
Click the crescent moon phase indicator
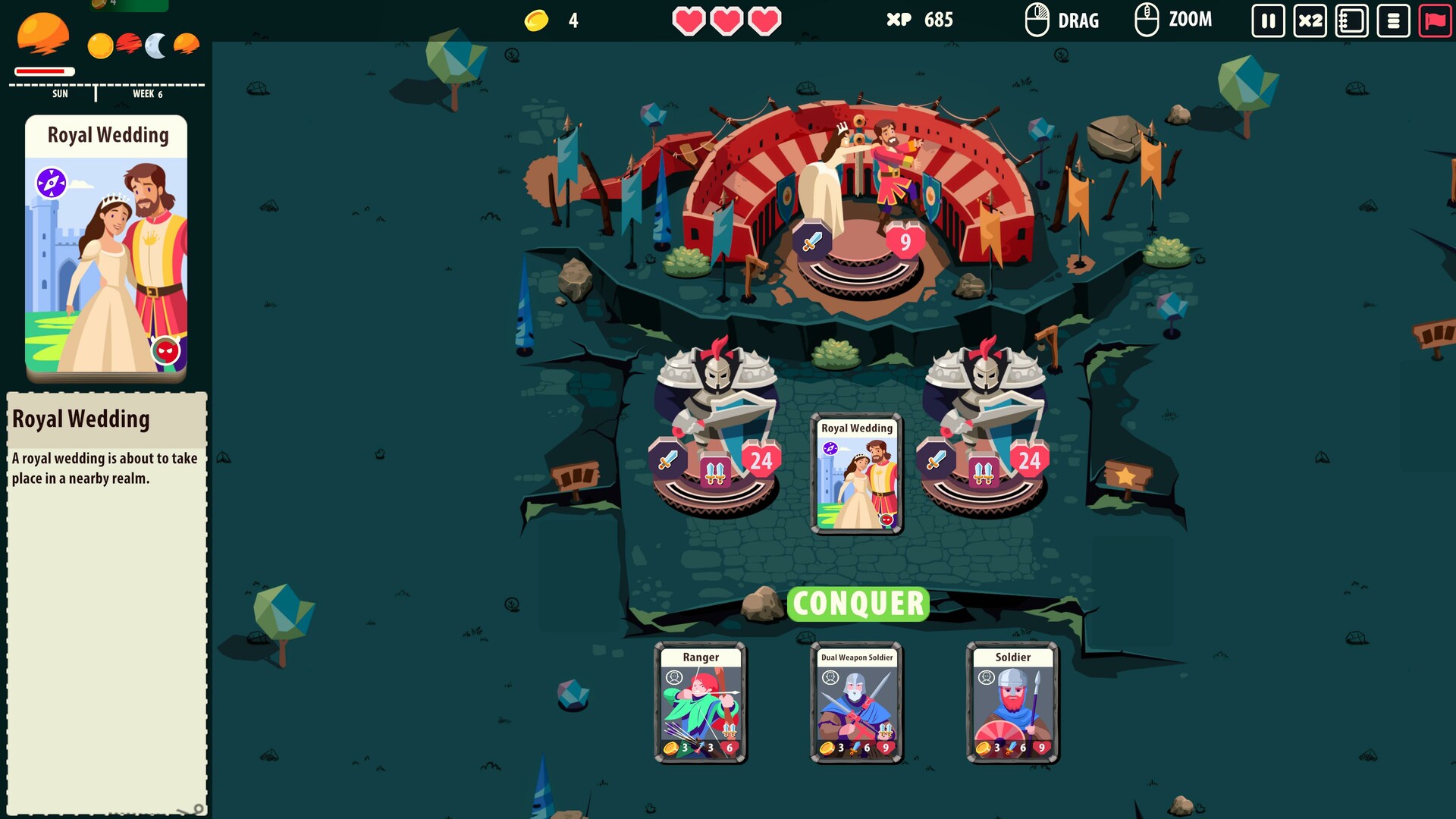coord(153,45)
